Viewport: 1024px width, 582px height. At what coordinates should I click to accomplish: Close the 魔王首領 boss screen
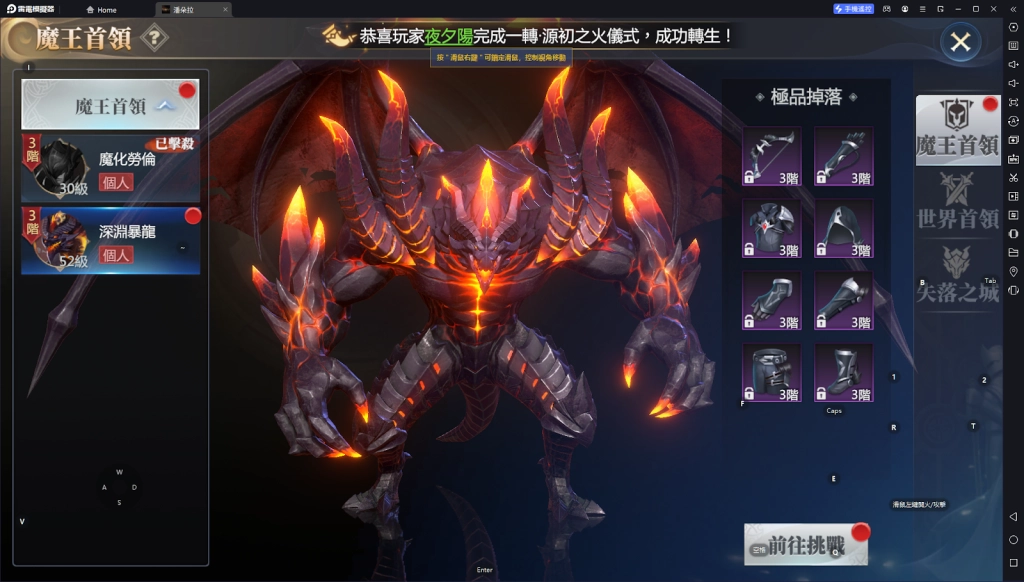(960, 42)
